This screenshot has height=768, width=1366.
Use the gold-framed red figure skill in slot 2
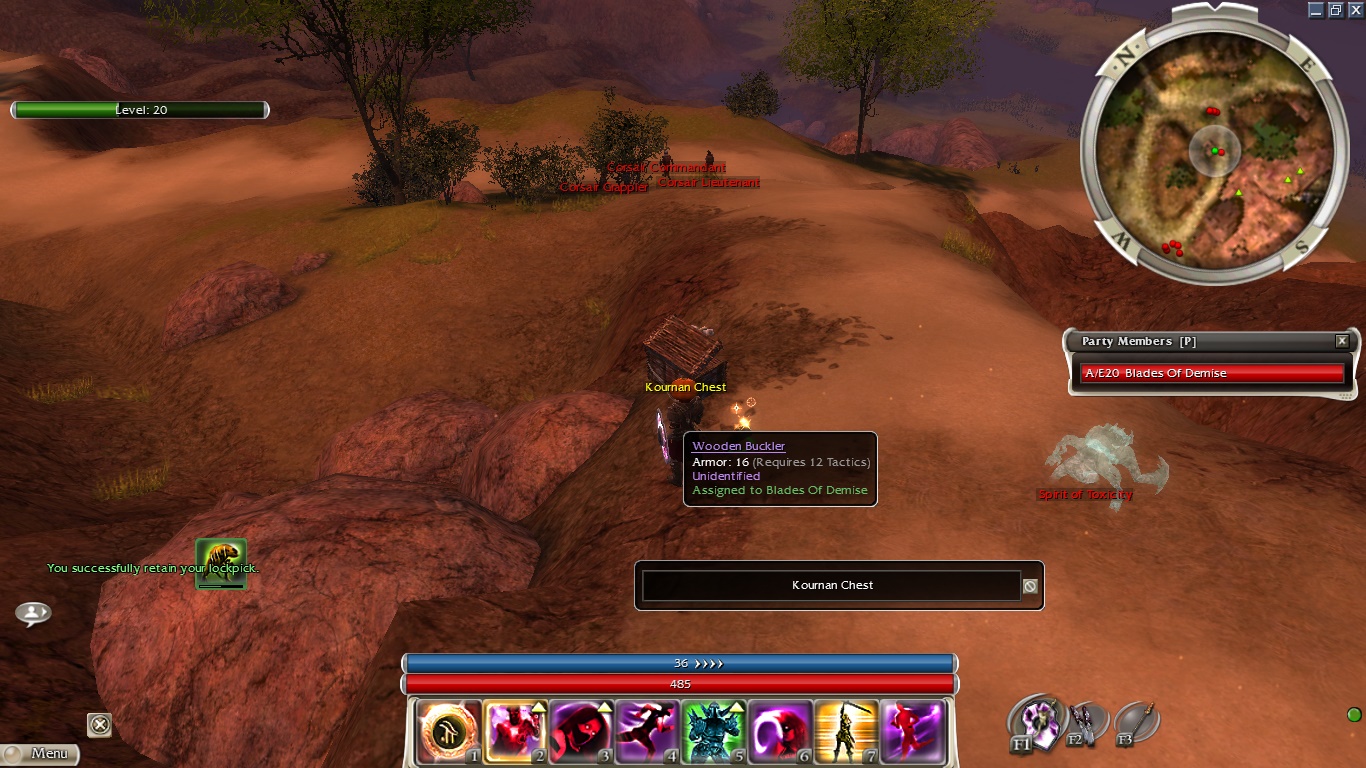(514, 731)
